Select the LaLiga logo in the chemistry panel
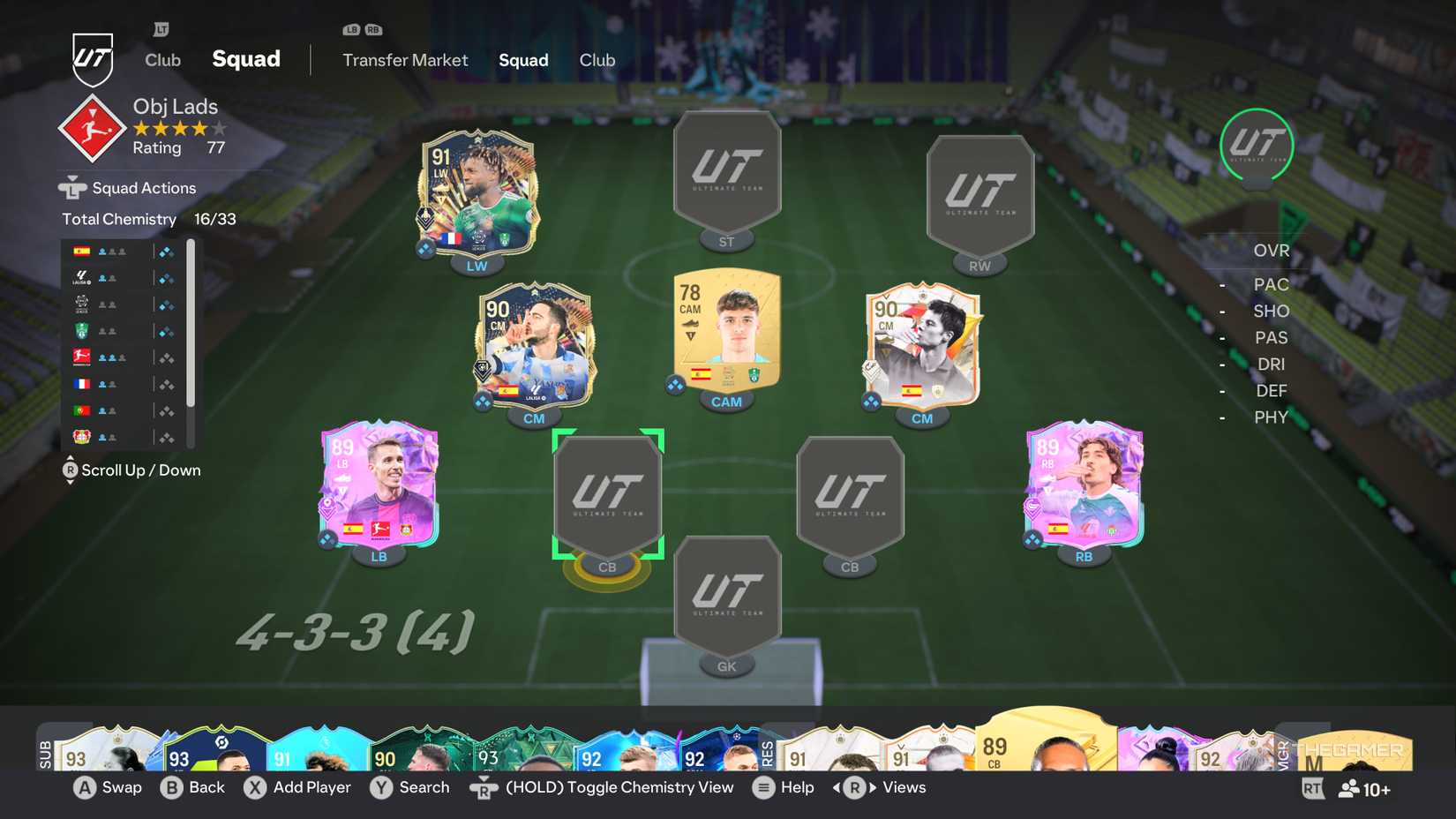This screenshot has width=1456, height=819. tap(79, 277)
